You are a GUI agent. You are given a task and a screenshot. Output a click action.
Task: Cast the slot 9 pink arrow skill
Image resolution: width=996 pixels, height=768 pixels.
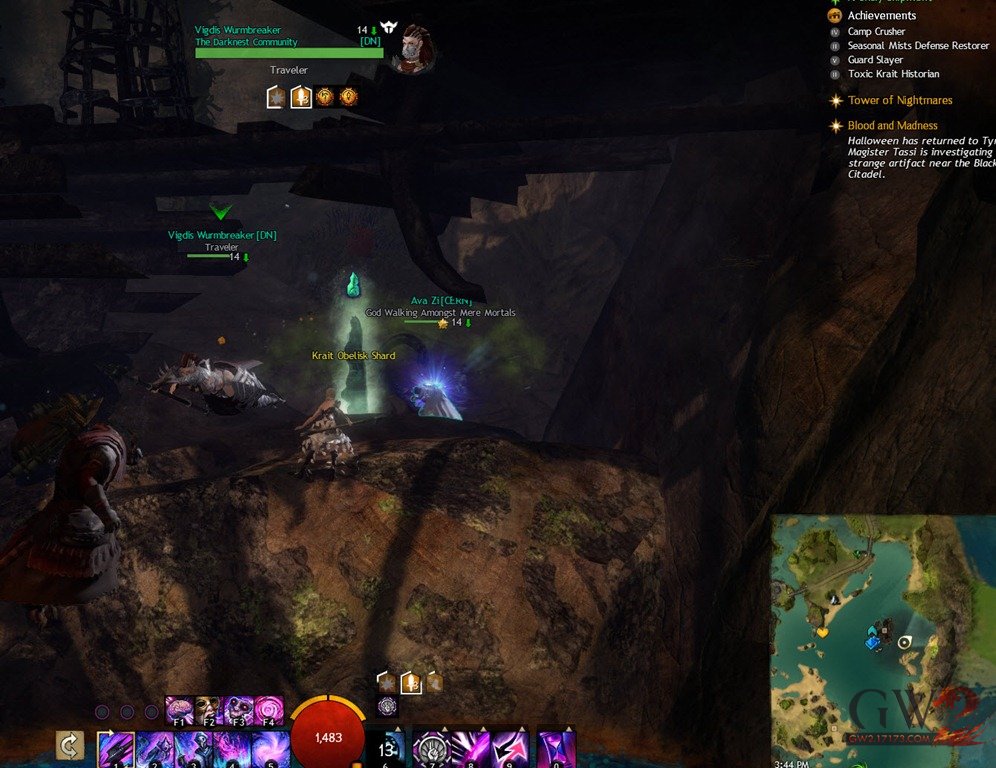pyautogui.click(x=510, y=750)
